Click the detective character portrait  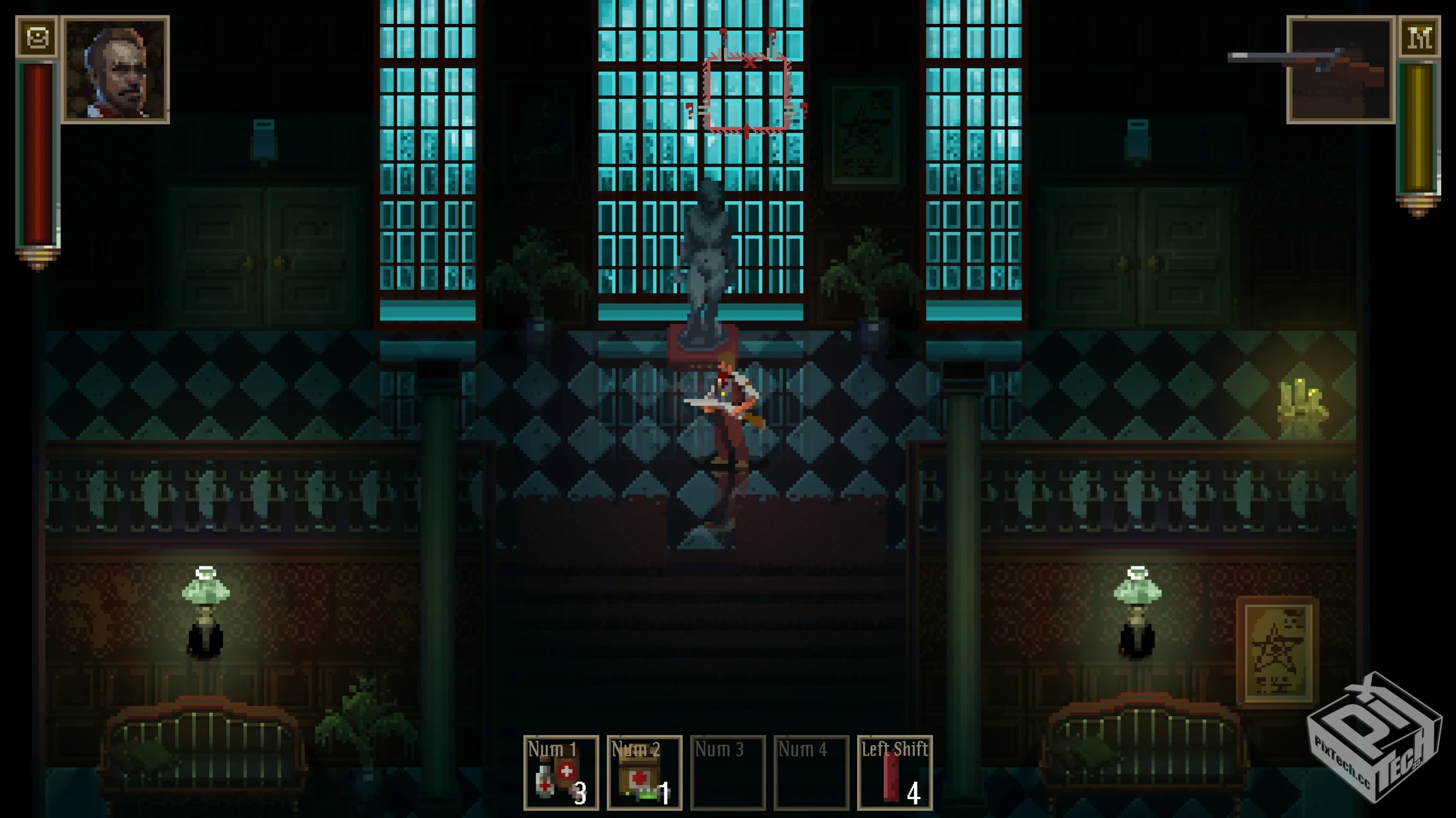[115, 70]
